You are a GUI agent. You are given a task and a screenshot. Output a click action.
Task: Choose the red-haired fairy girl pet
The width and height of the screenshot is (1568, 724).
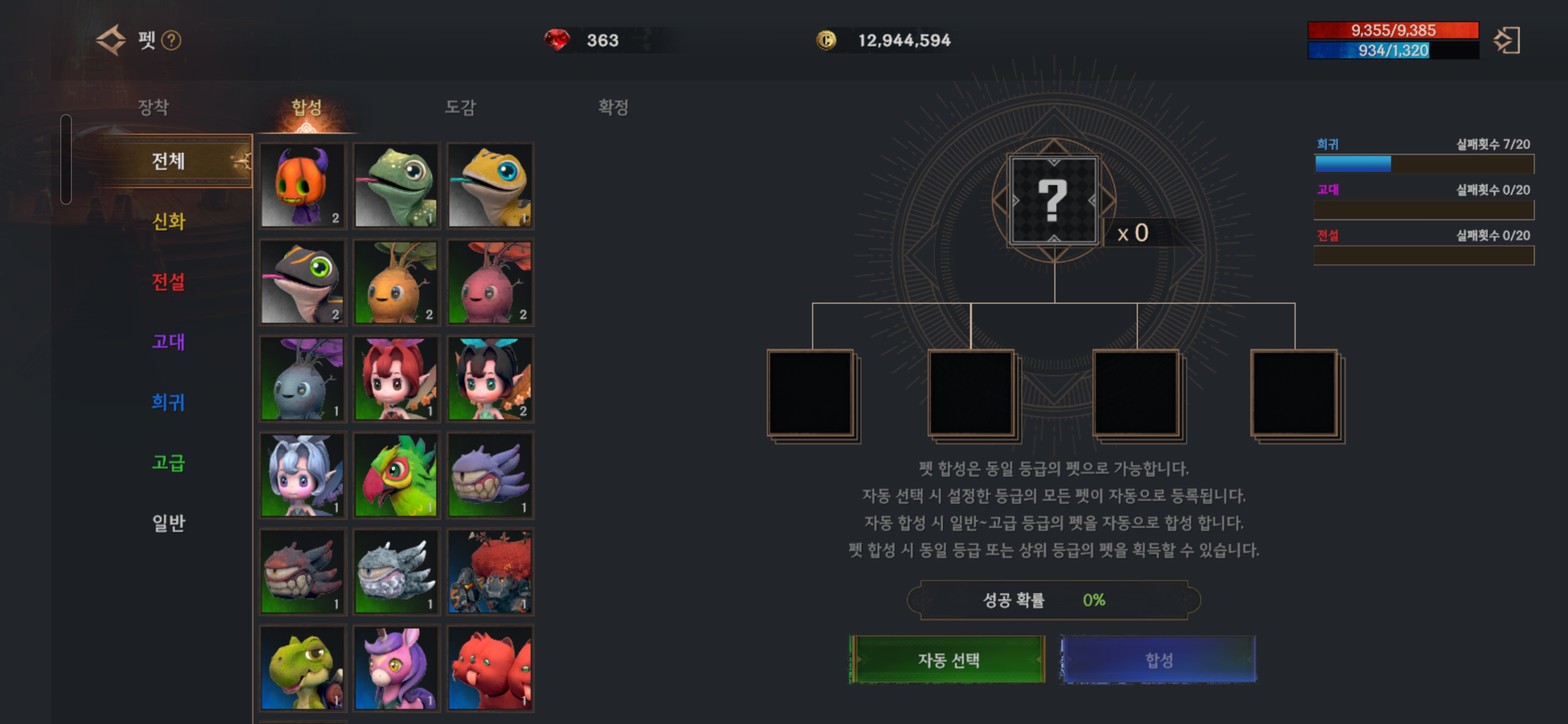396,379
